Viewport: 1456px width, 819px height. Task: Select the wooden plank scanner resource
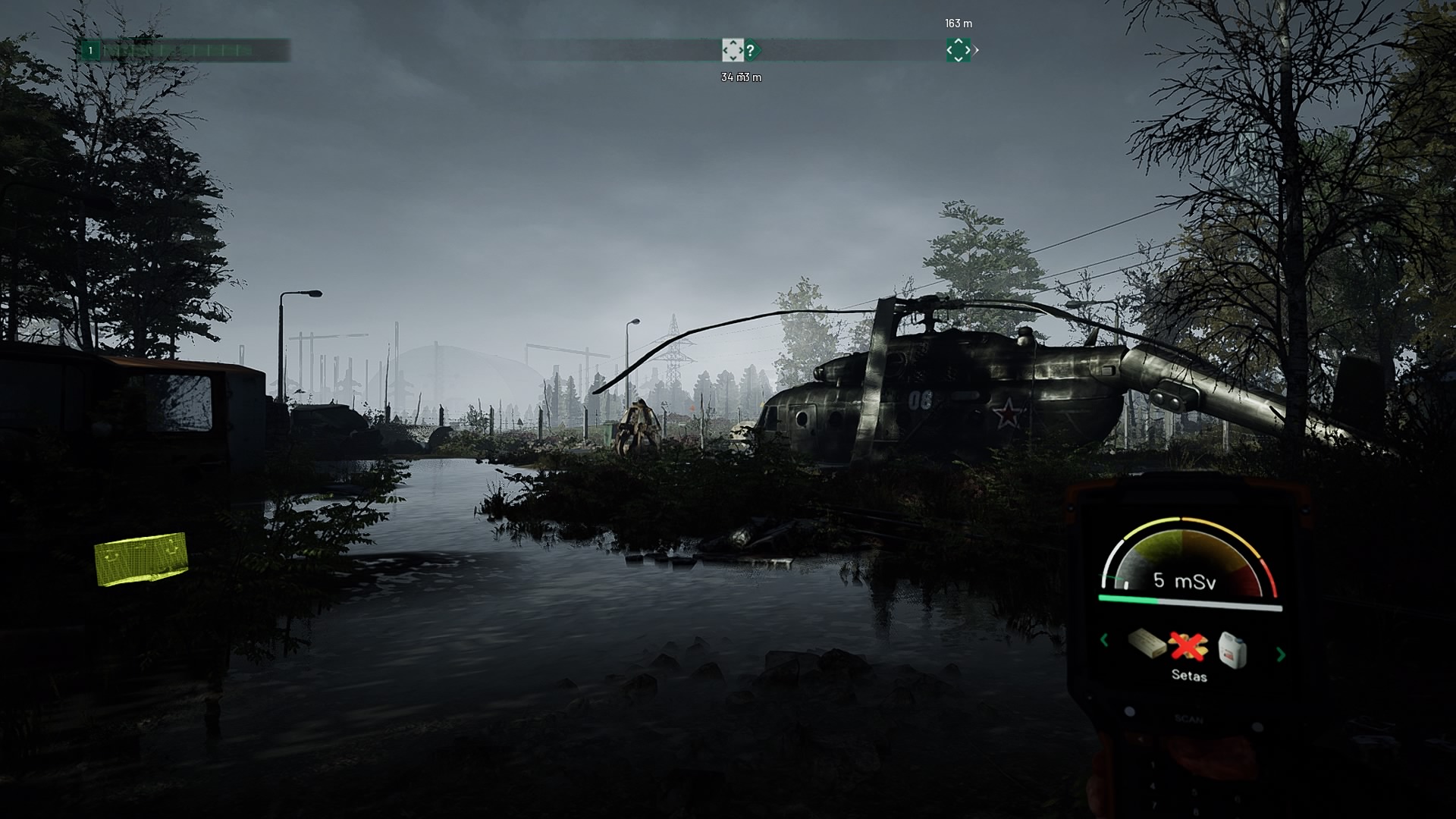click(x=1147, y=644)
